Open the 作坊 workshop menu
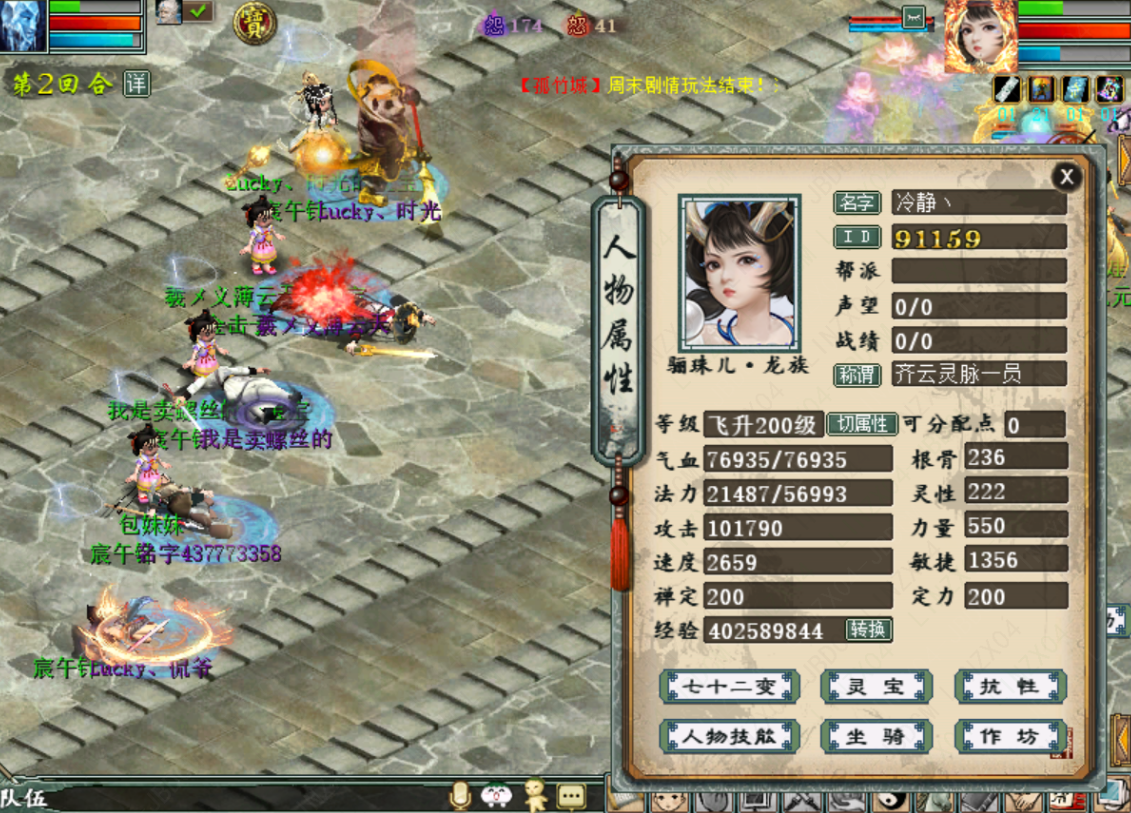Viewport: 1131px width, 813px height. pos(1010,737)
